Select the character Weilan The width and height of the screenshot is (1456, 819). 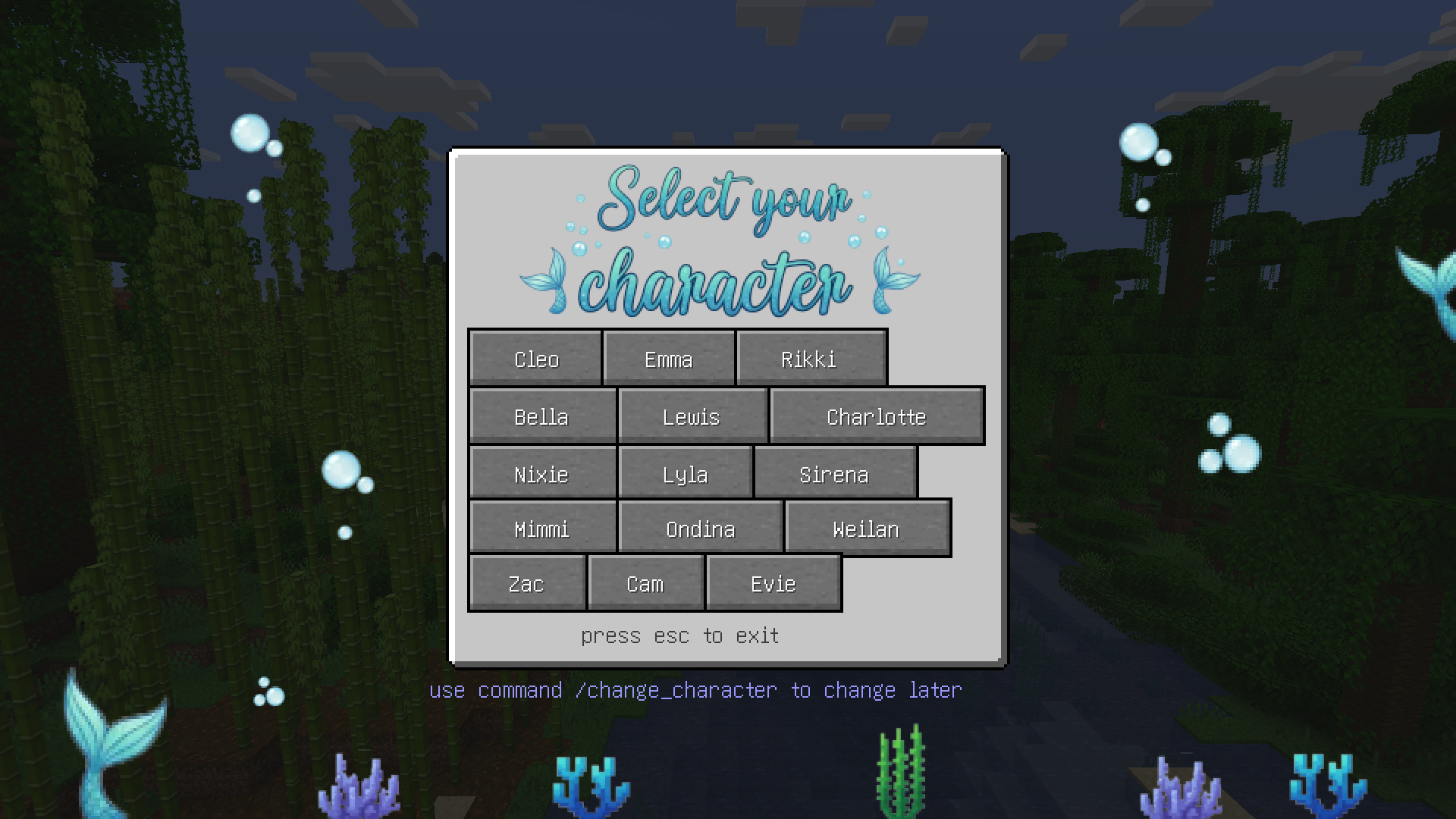(x=866, y=529)
